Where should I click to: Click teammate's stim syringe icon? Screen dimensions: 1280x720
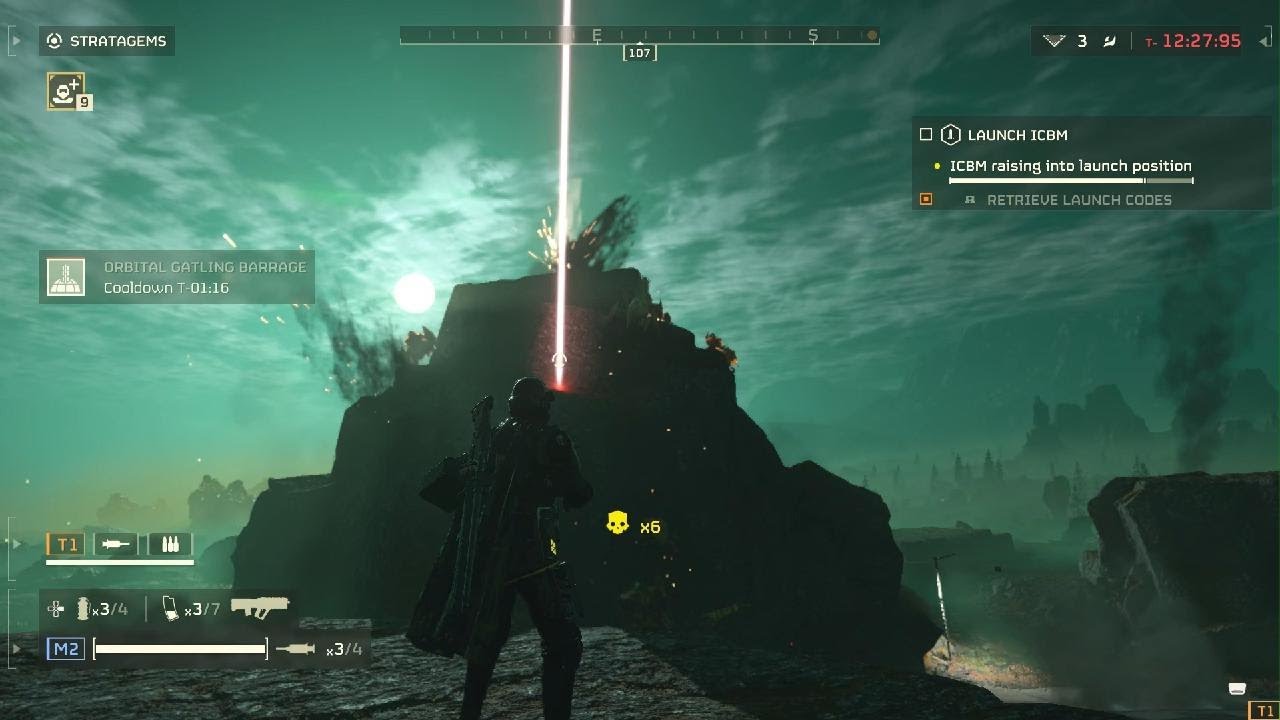116,544
